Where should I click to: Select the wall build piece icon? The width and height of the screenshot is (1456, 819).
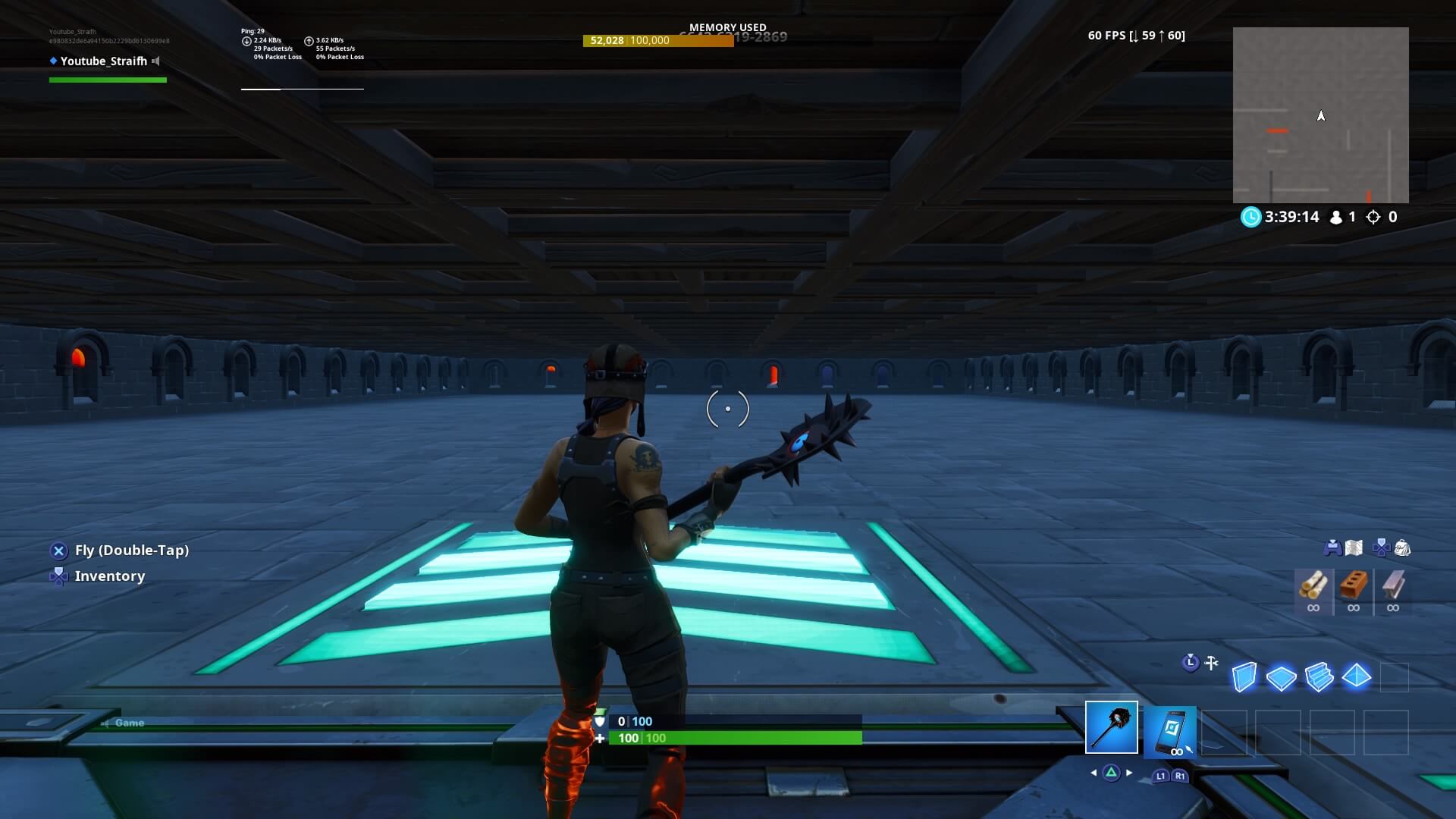pyautogui.click(x=1245, y=677)
